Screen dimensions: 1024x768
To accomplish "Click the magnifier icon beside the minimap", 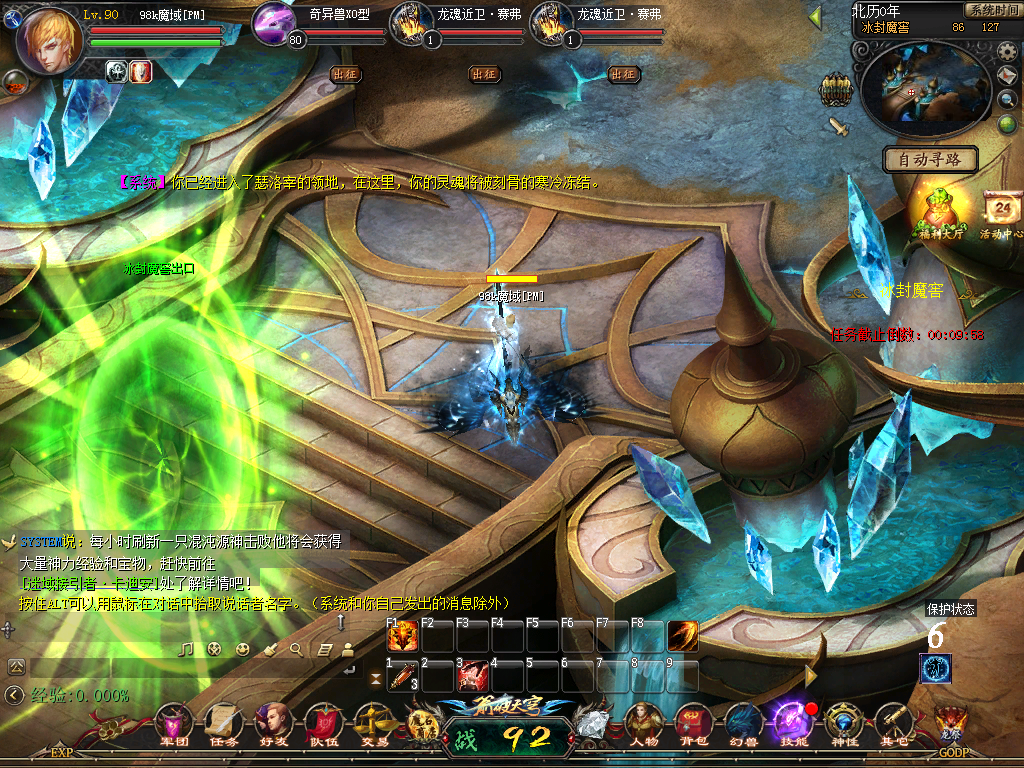I will click(x=1008, y=99).
